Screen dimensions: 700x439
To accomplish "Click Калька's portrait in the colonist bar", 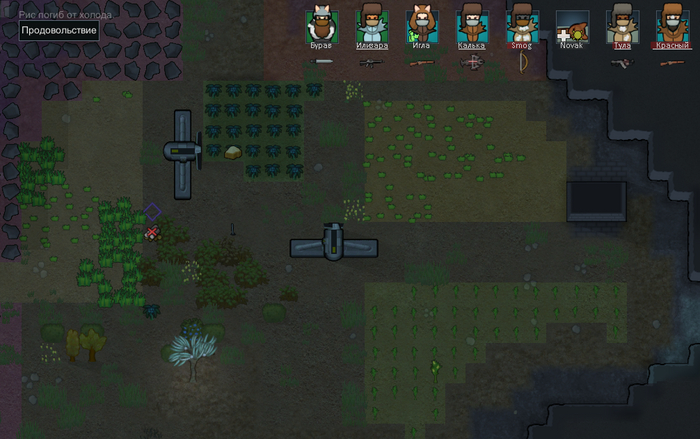I will (x=472, y=26).
